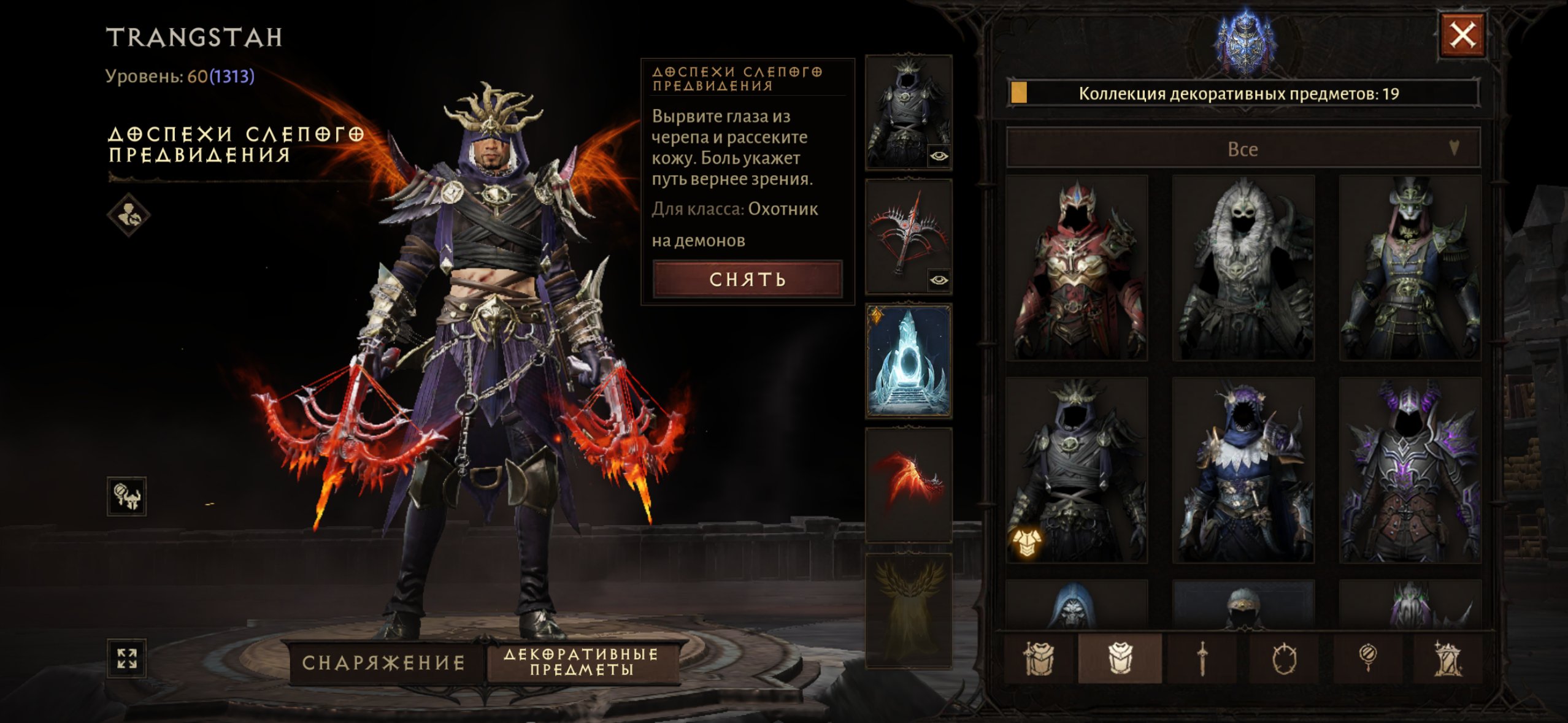
Task: Open the ДЕКОРАТИВНЫЕ ПРЕДМЕТЫ tab
Action: pyautogui.click(x=581, y=662)
